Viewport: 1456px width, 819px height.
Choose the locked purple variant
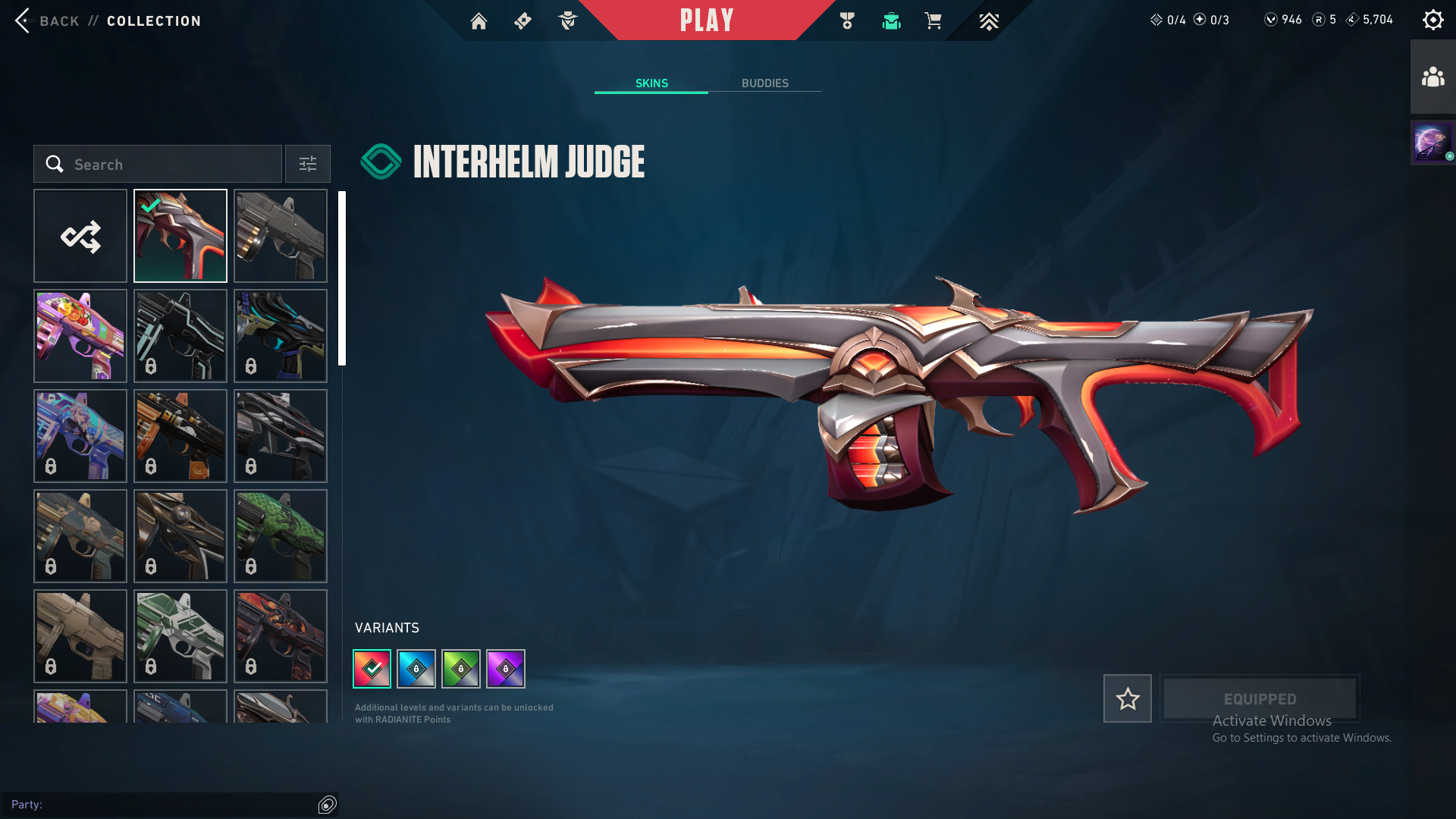506,669
